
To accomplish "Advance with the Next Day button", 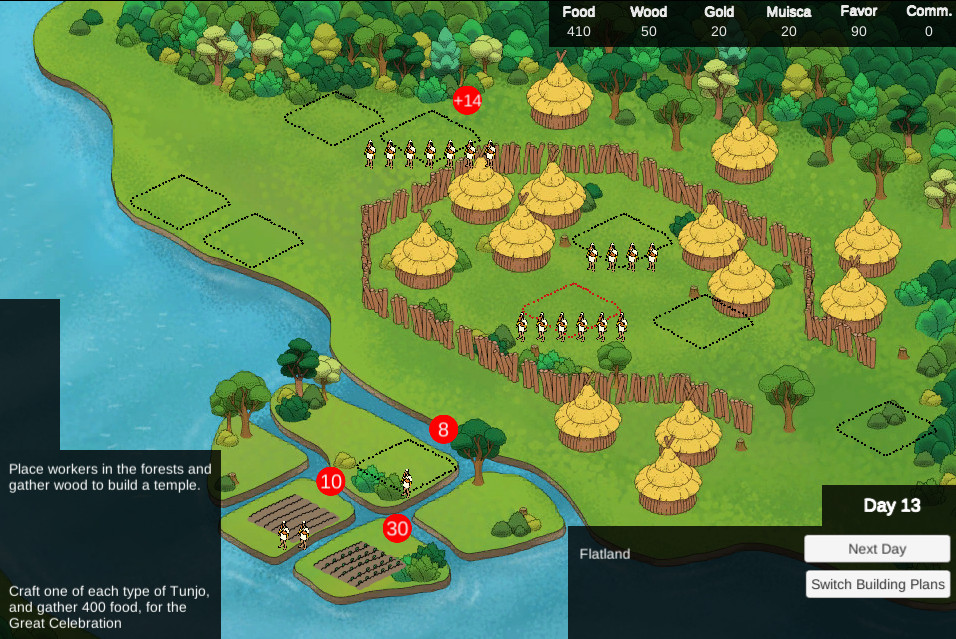I will coord(876,549).
